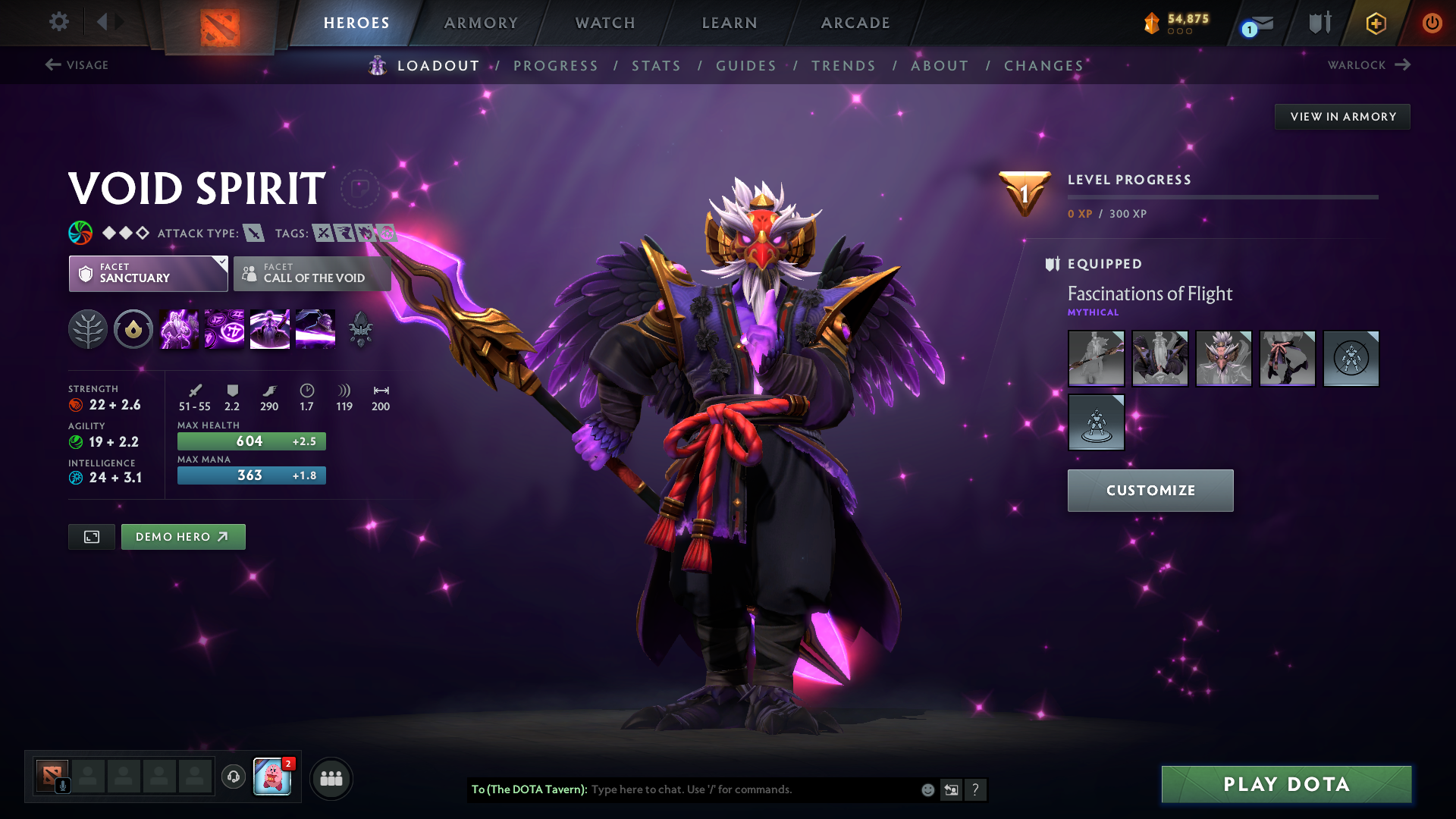Toggle the microphone on your avatar slot

pyautogui.click(x=64, y=786)
